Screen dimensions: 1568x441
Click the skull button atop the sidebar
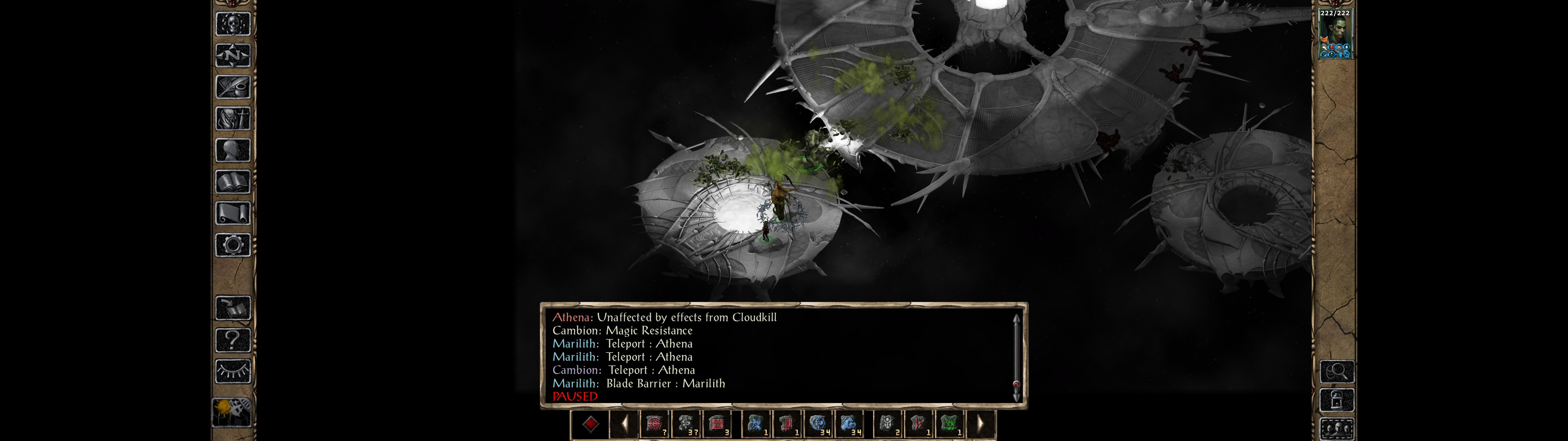(x=233, y=24)
